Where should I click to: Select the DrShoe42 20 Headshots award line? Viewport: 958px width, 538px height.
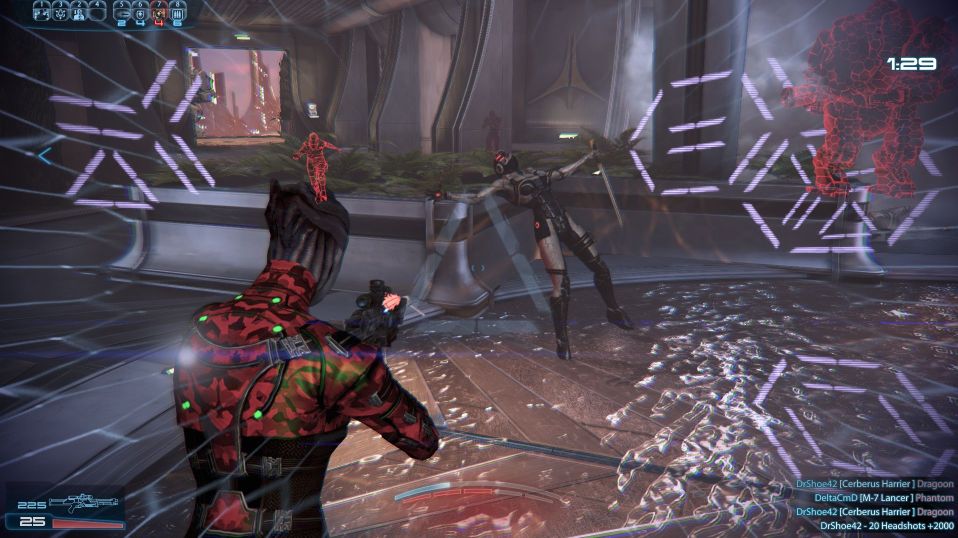887,526
